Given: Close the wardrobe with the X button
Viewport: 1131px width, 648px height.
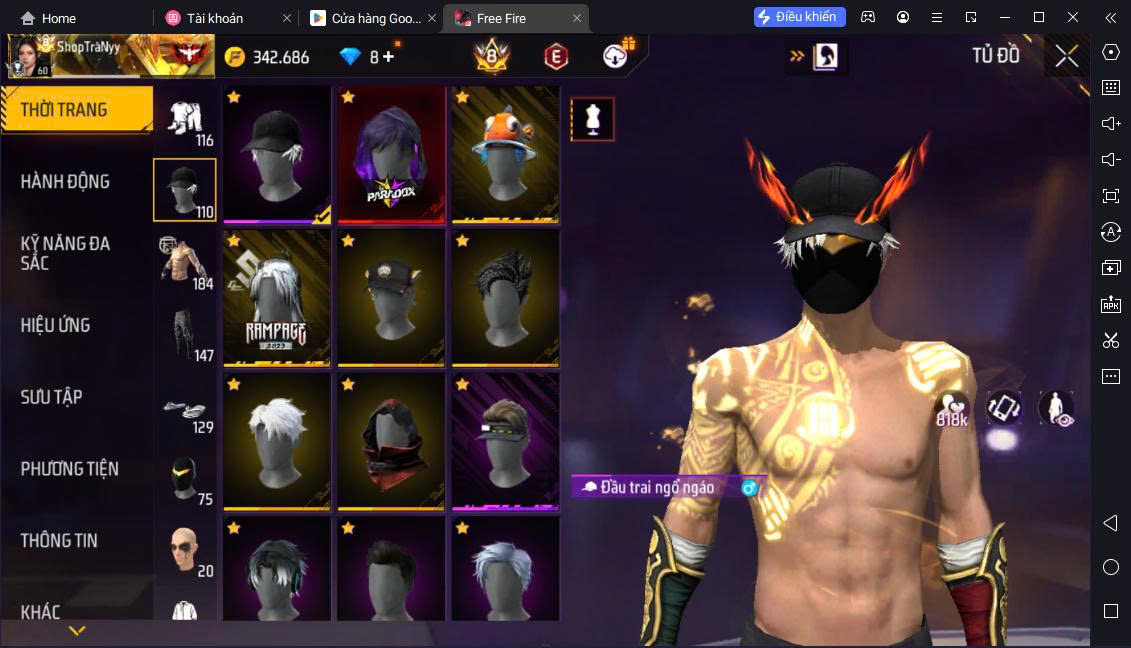Looking at the screenshot, I should tap(1066, 56).
